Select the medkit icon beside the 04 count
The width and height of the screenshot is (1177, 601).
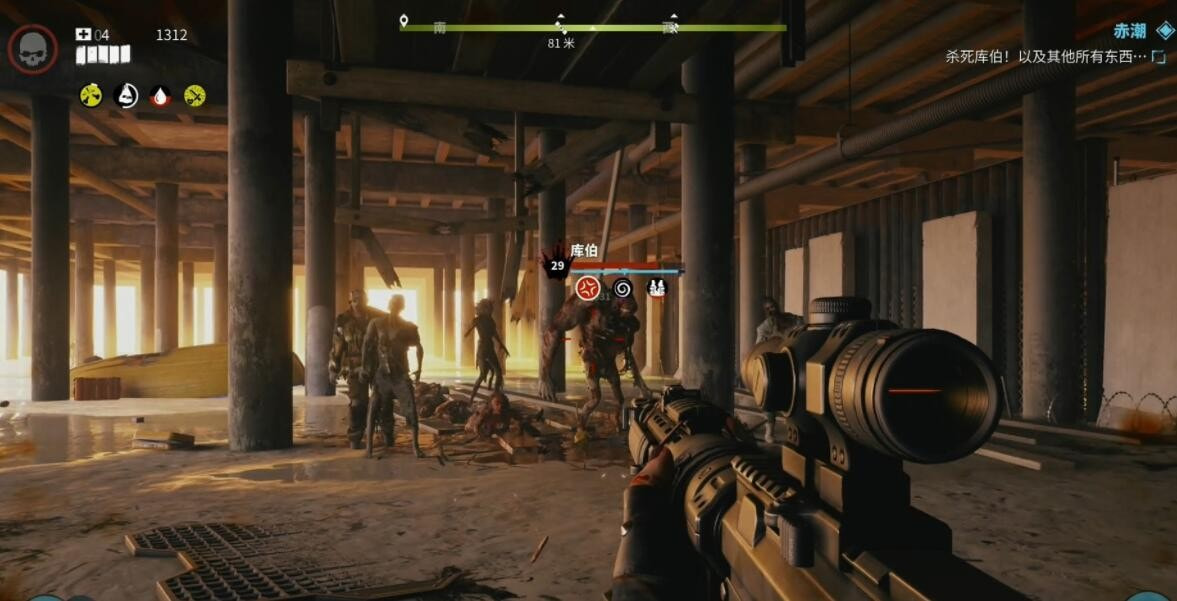(83, 35)
